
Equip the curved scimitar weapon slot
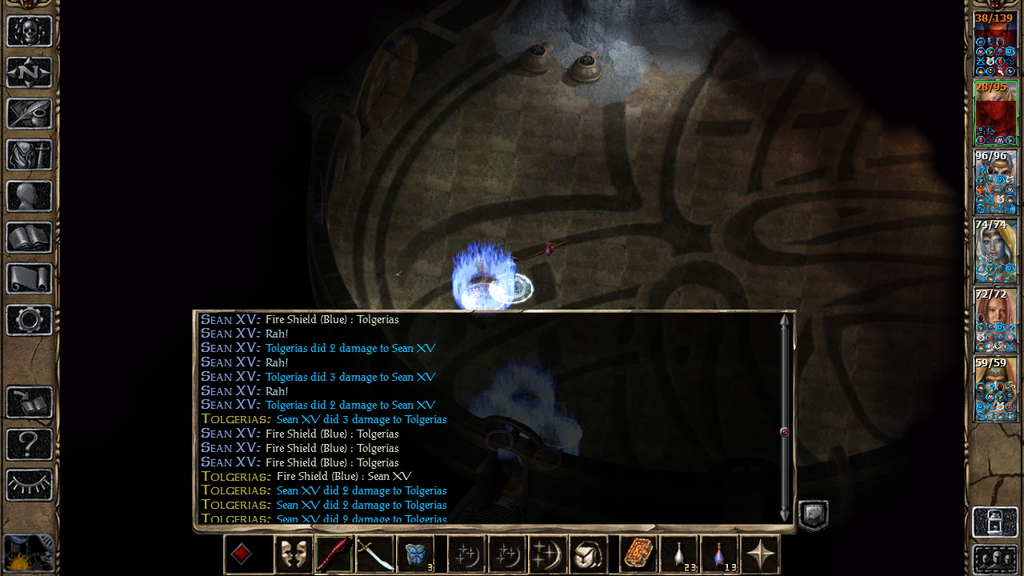[x=374, y=554]
